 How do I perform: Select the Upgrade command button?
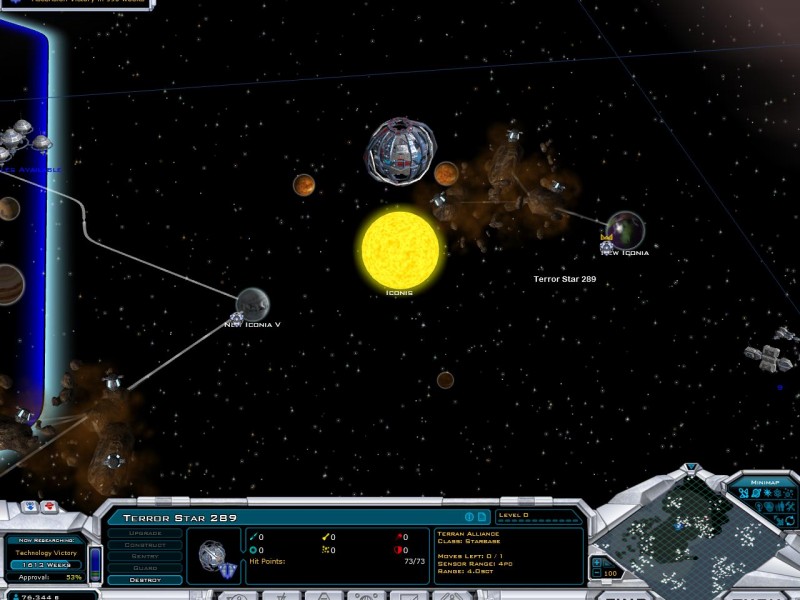click(145, 533)
